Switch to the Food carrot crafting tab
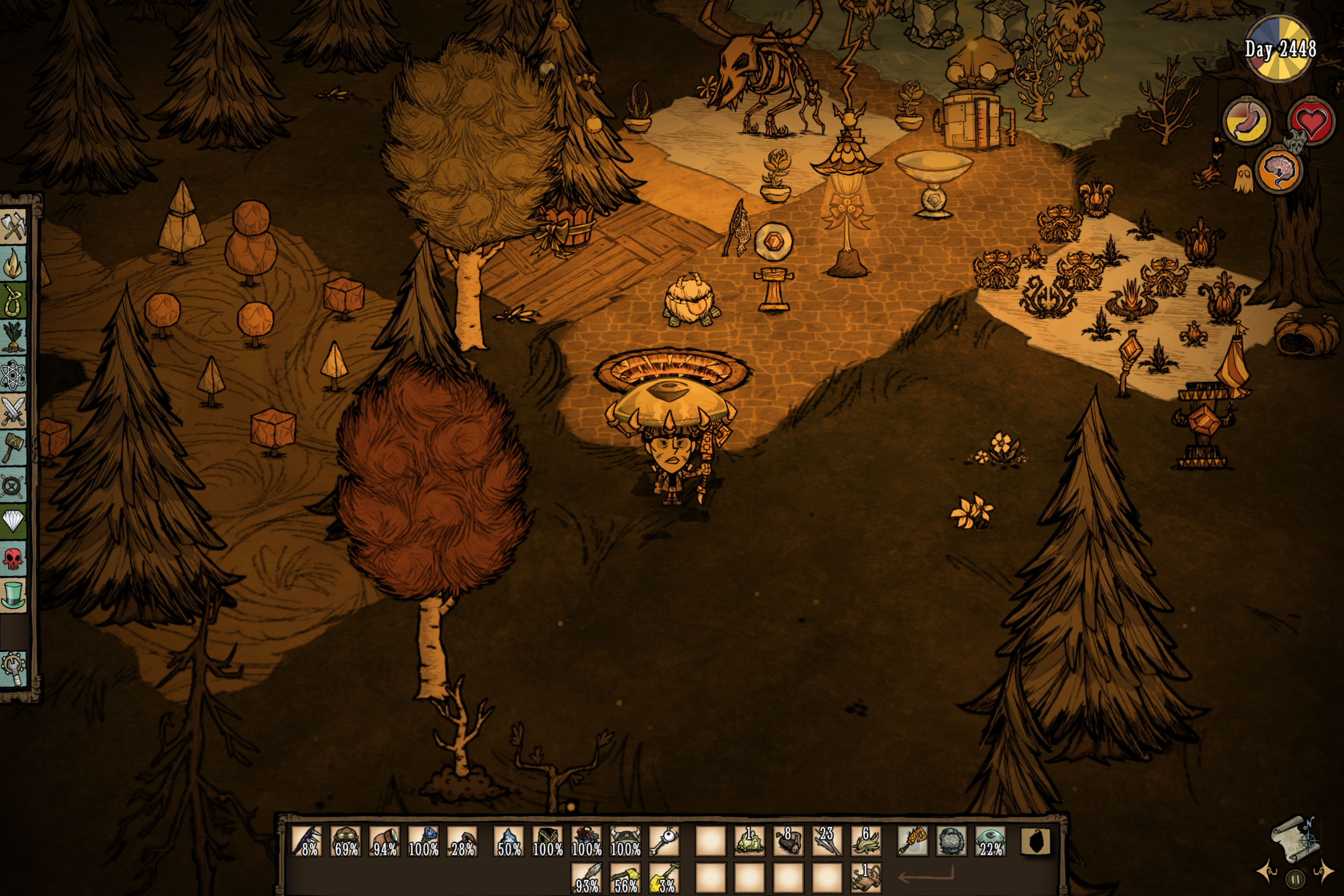The image size is (1344, 896). (x=13, y=338)
